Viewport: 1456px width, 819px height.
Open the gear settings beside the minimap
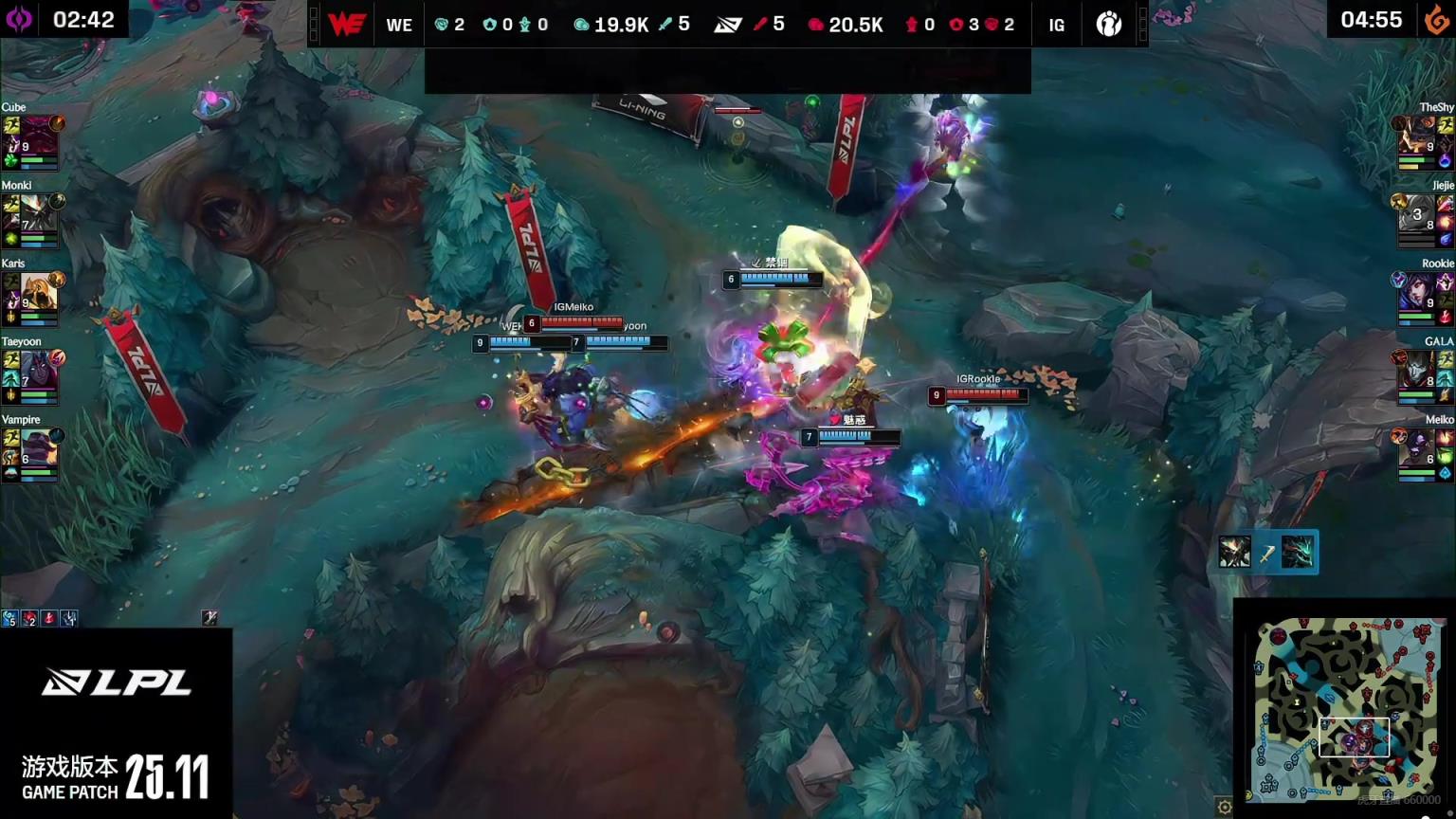(x=1224, y=807)
